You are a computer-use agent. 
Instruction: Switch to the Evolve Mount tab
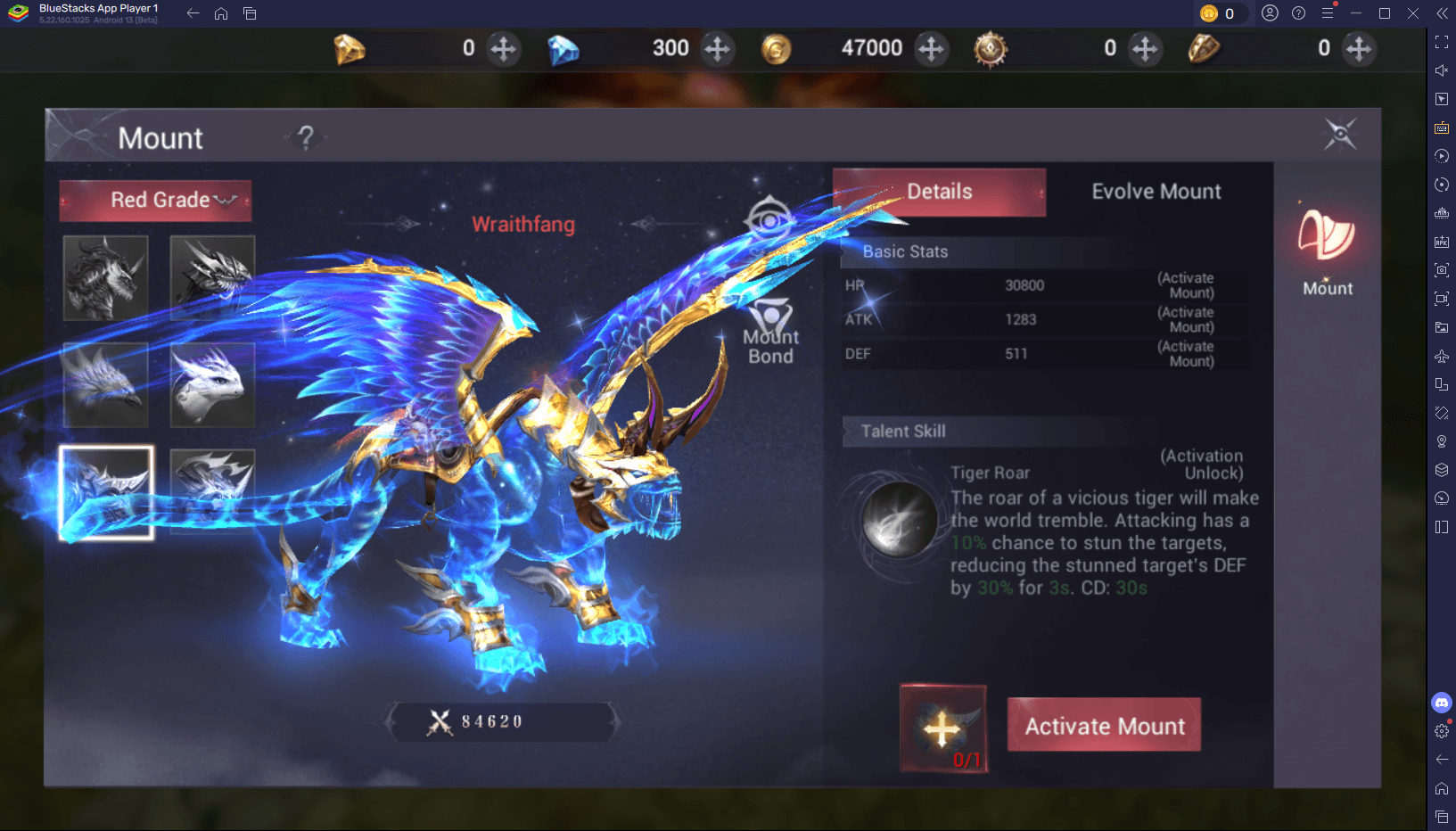pos(1156,191)
